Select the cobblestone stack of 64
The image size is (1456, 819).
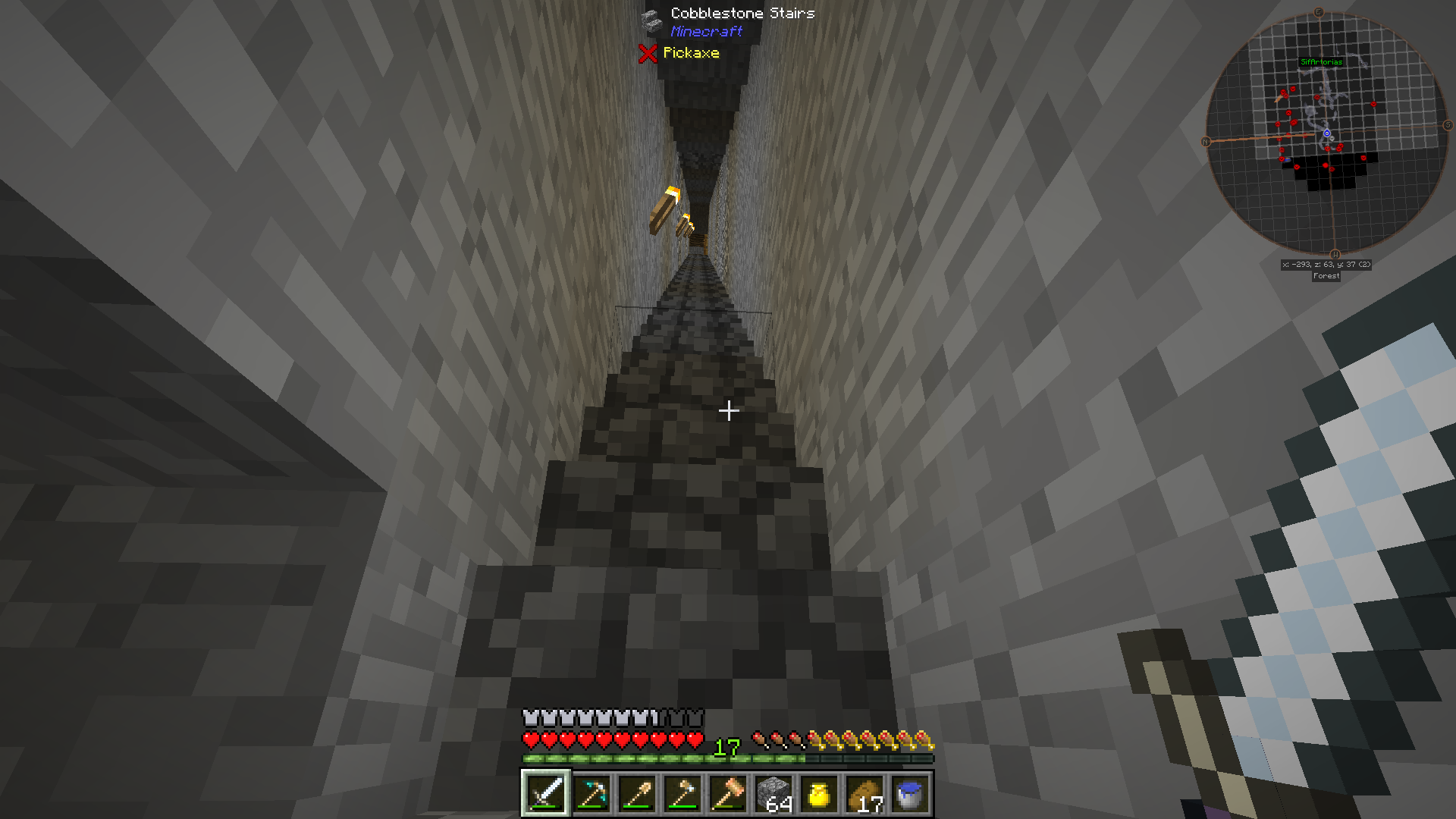pos(773,793)
